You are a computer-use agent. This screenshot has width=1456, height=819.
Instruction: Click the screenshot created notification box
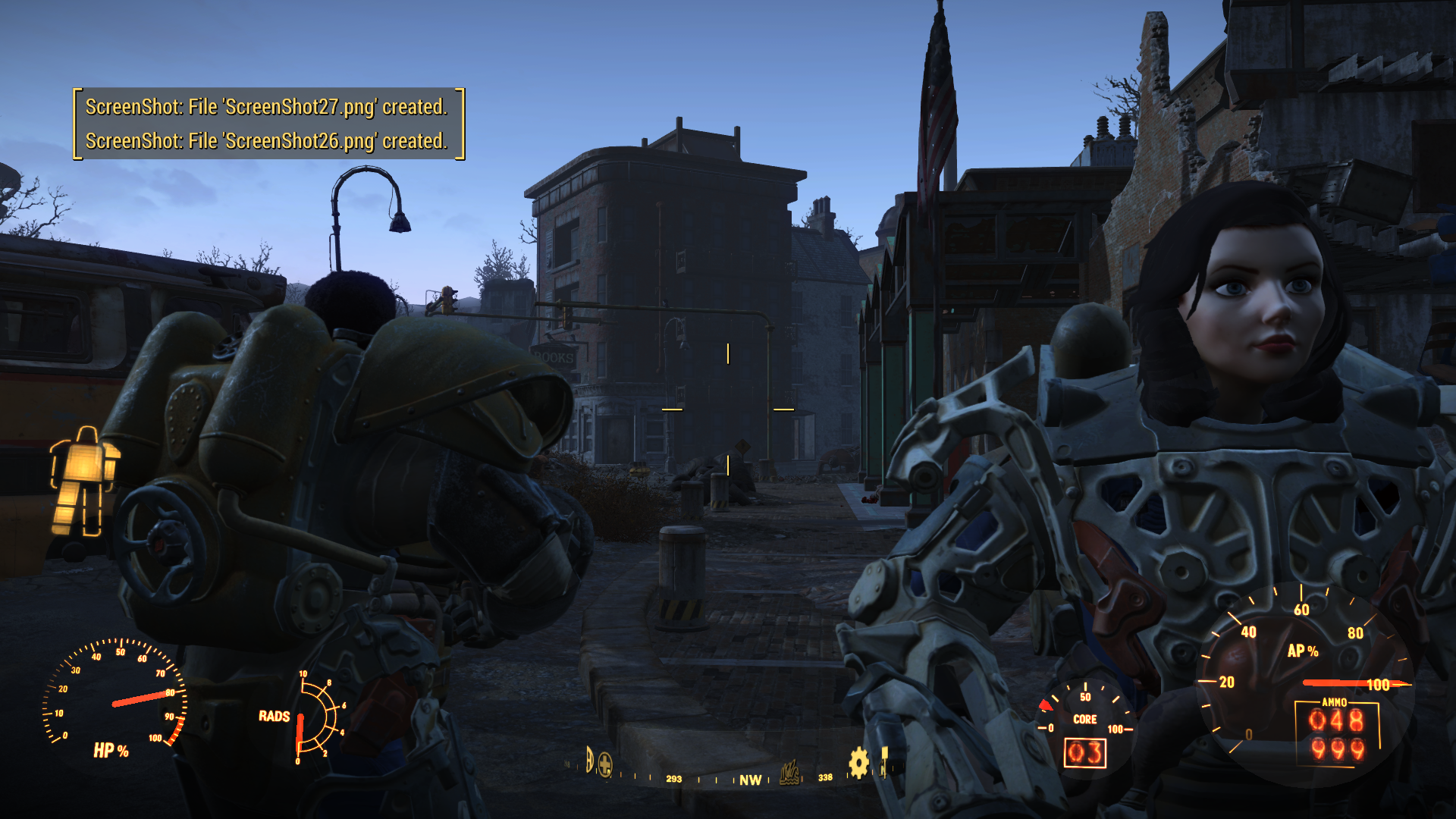point(268,124)
